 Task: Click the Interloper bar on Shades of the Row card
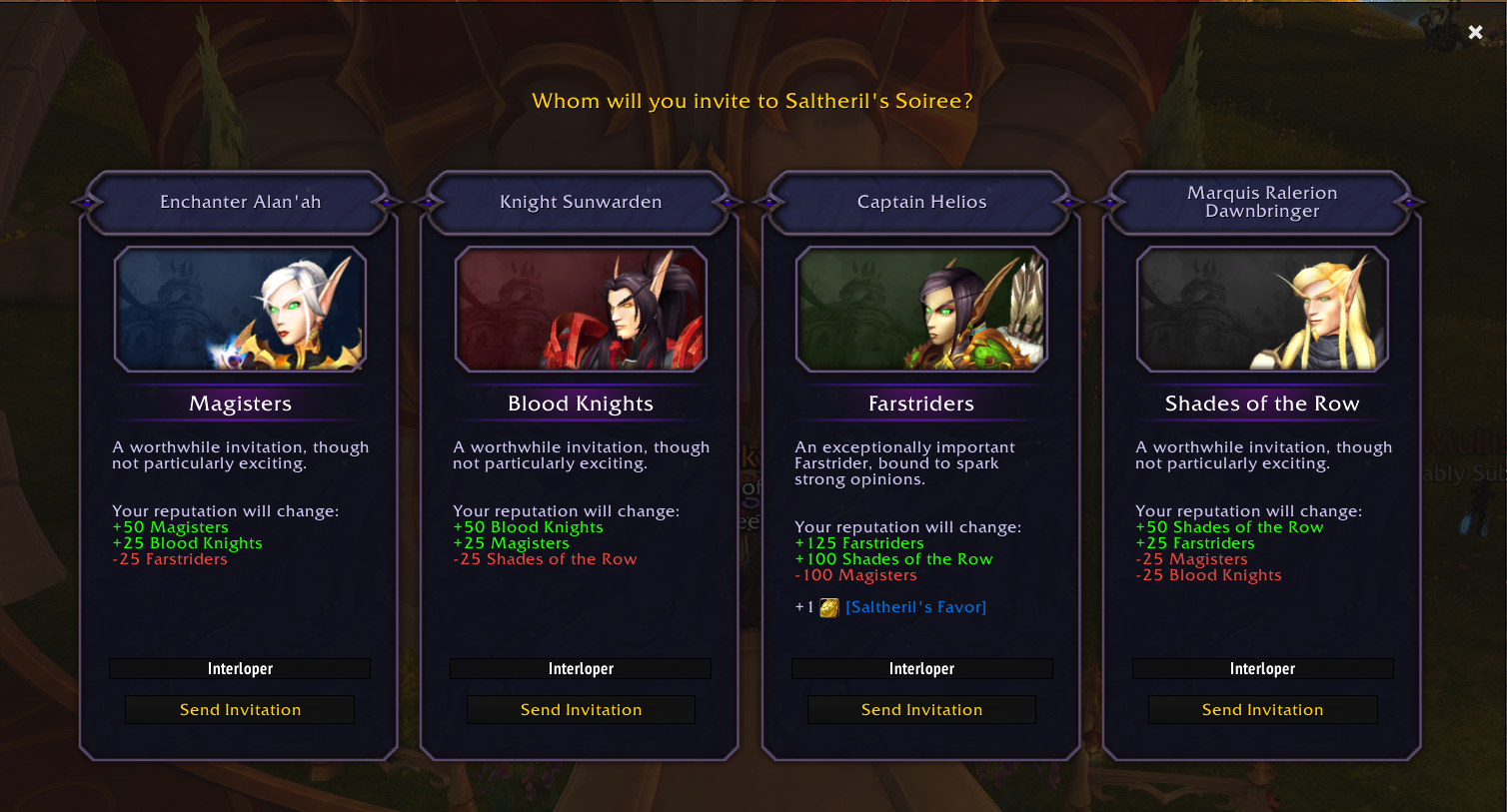click(x=1262, y=668)
